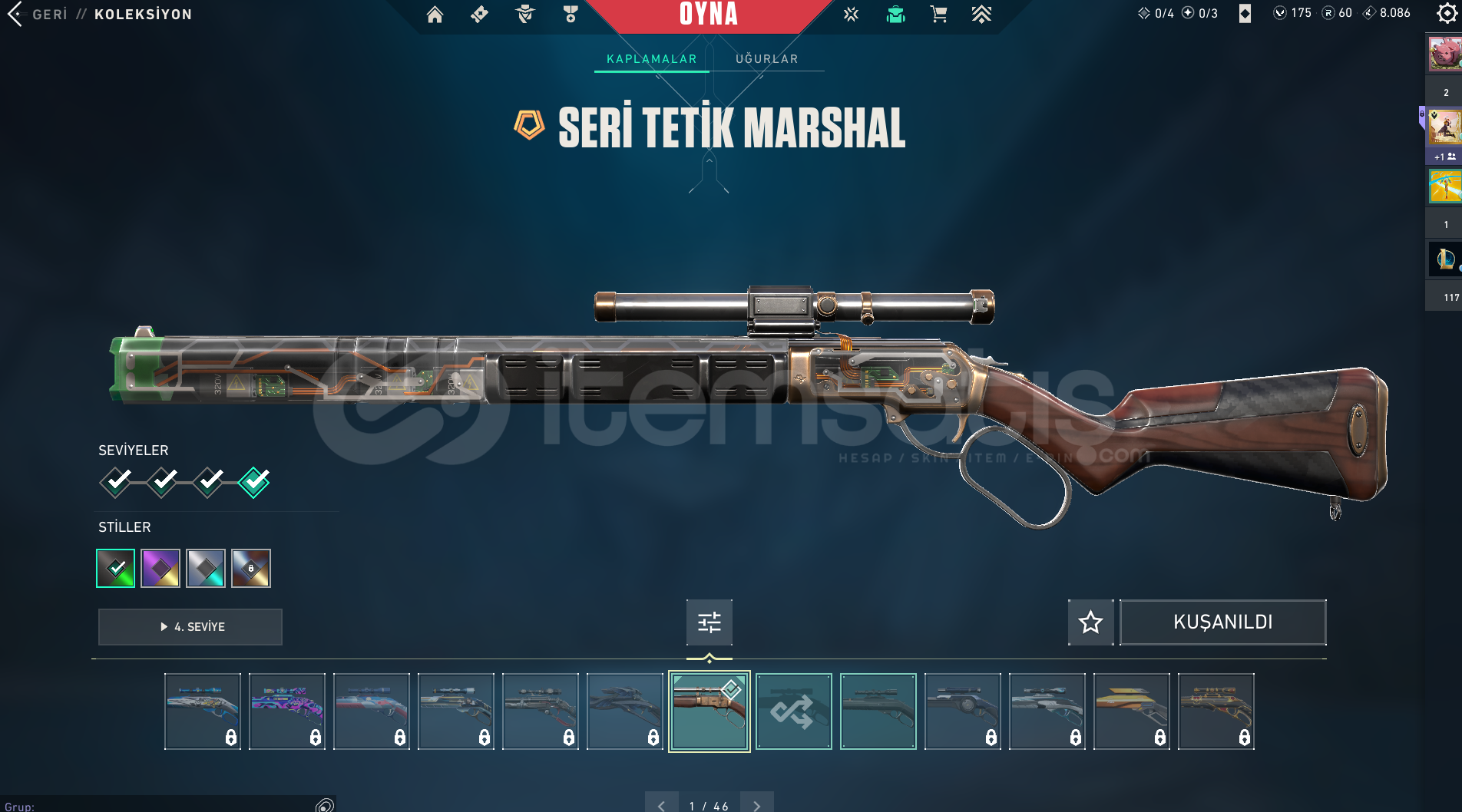Play the 4. SEVİYE preview
This screenshot has height=812, width=1462.
click(190, 627)
